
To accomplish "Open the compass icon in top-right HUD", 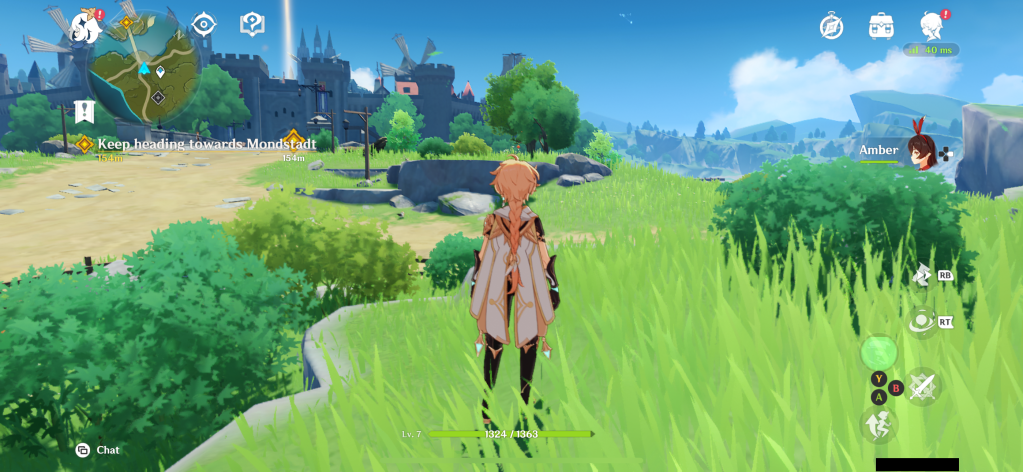I will click(x=831, y=26).
